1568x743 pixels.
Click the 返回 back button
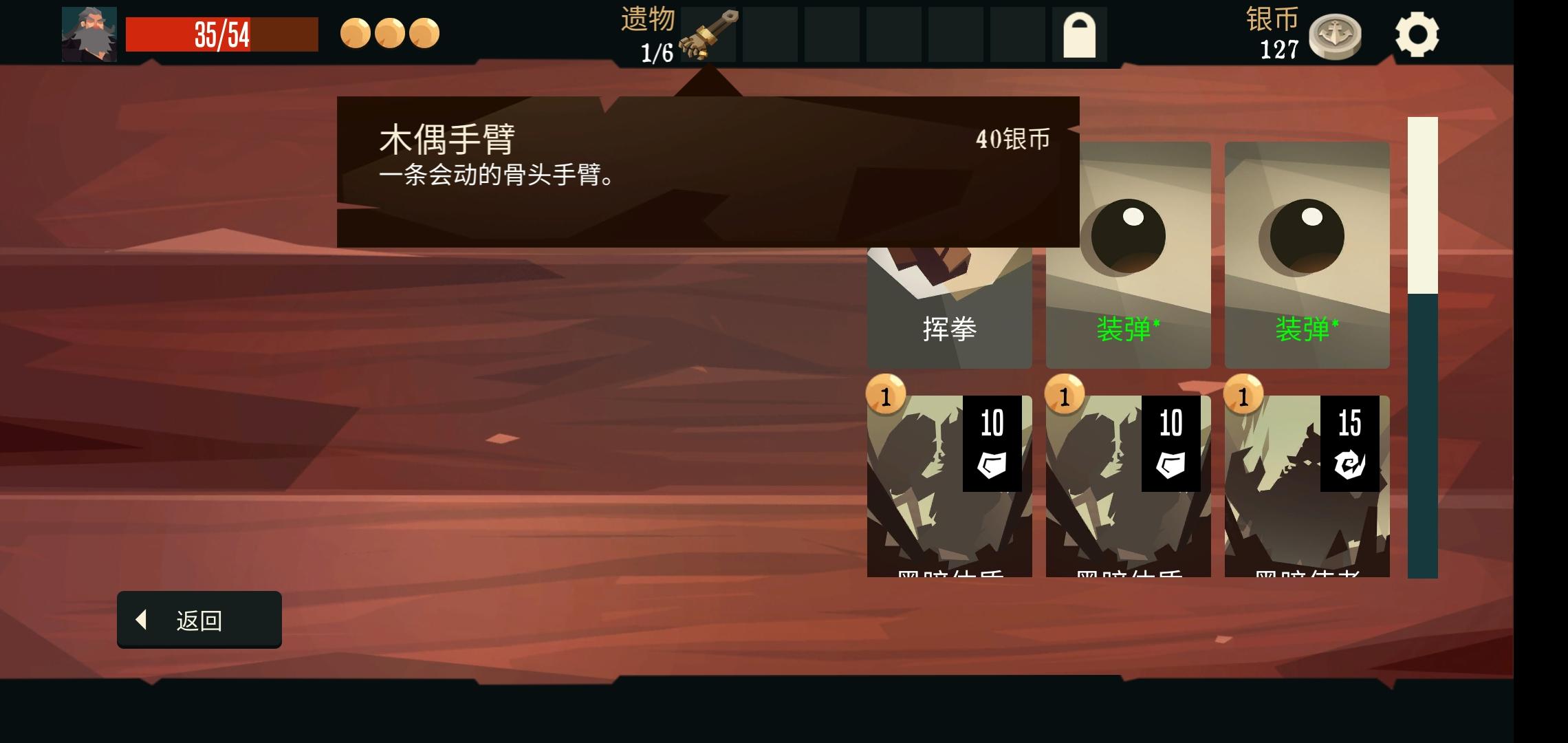click(198, 620)
